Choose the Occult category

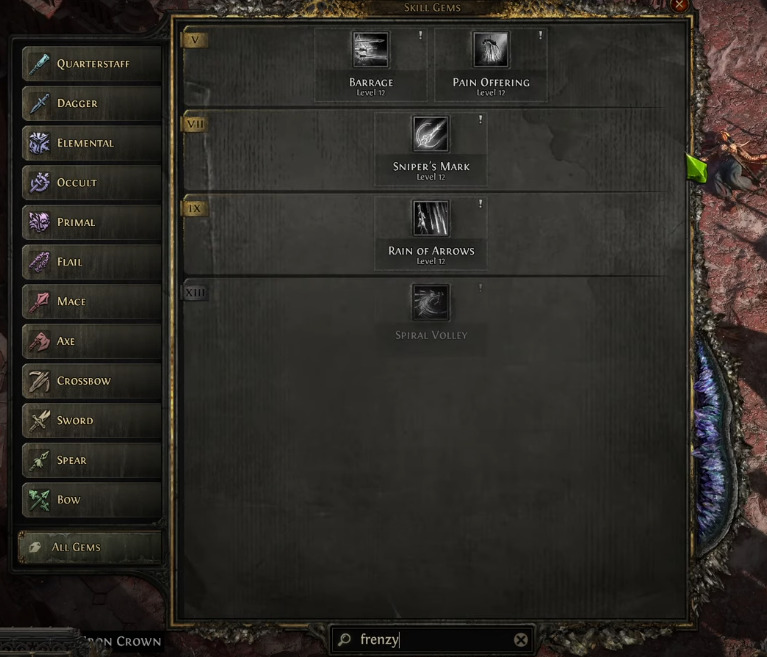click(x=91, y=183)
